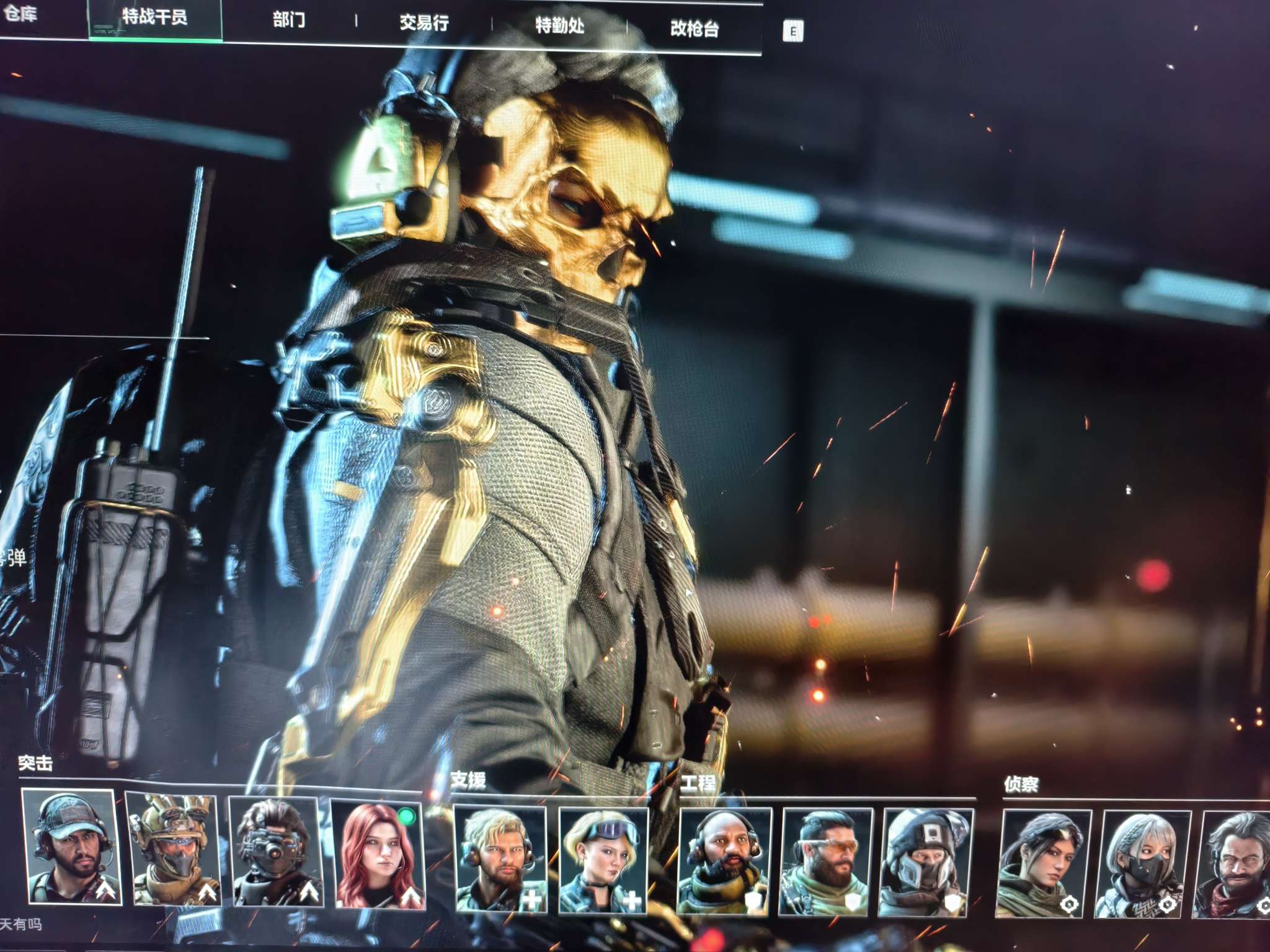Select the blonde woman with goggles on head
Screen dimensions: 1270x952
pos(603,860)
